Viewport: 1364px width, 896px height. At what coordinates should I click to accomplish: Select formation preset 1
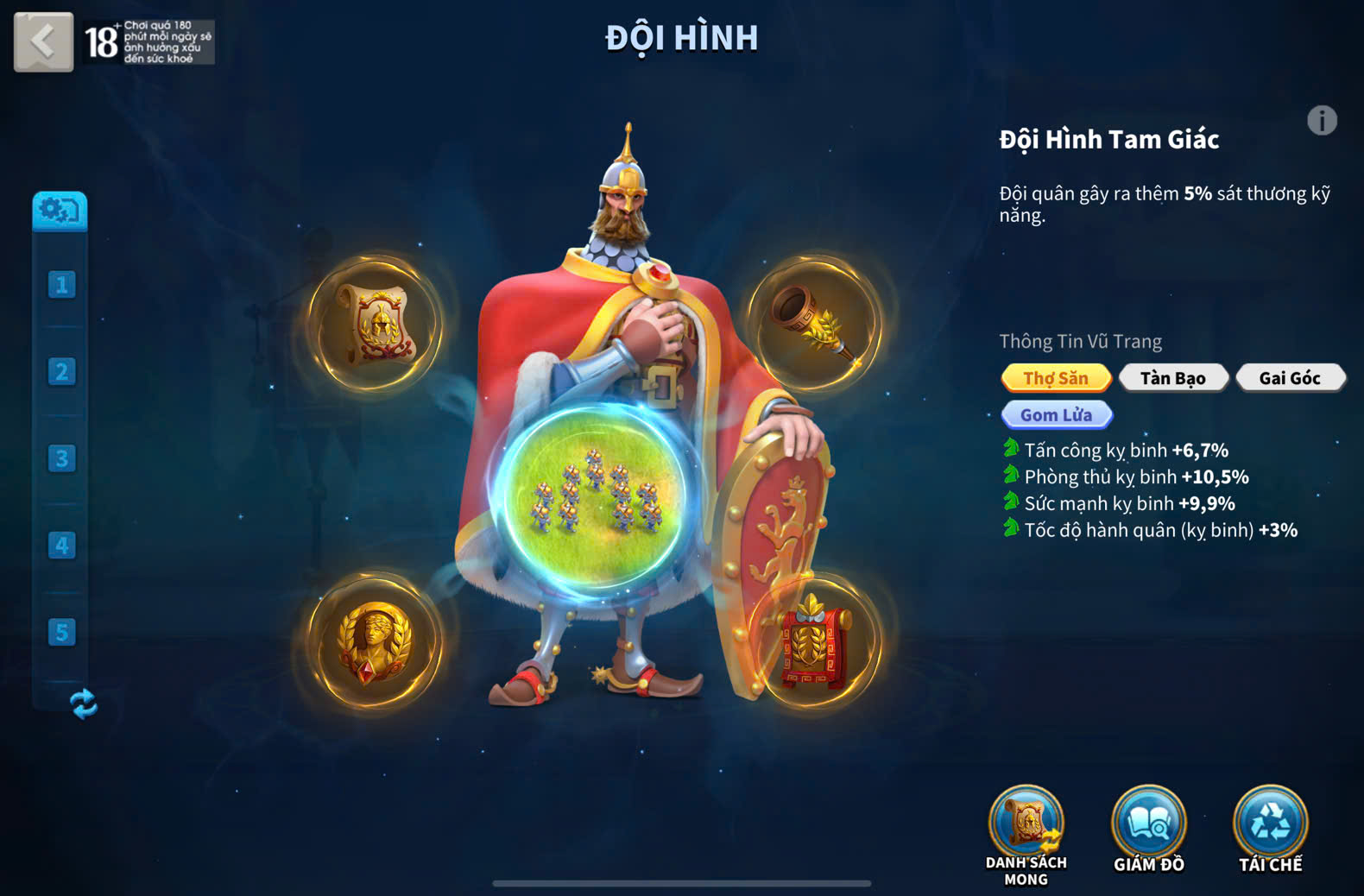(61, 284)
